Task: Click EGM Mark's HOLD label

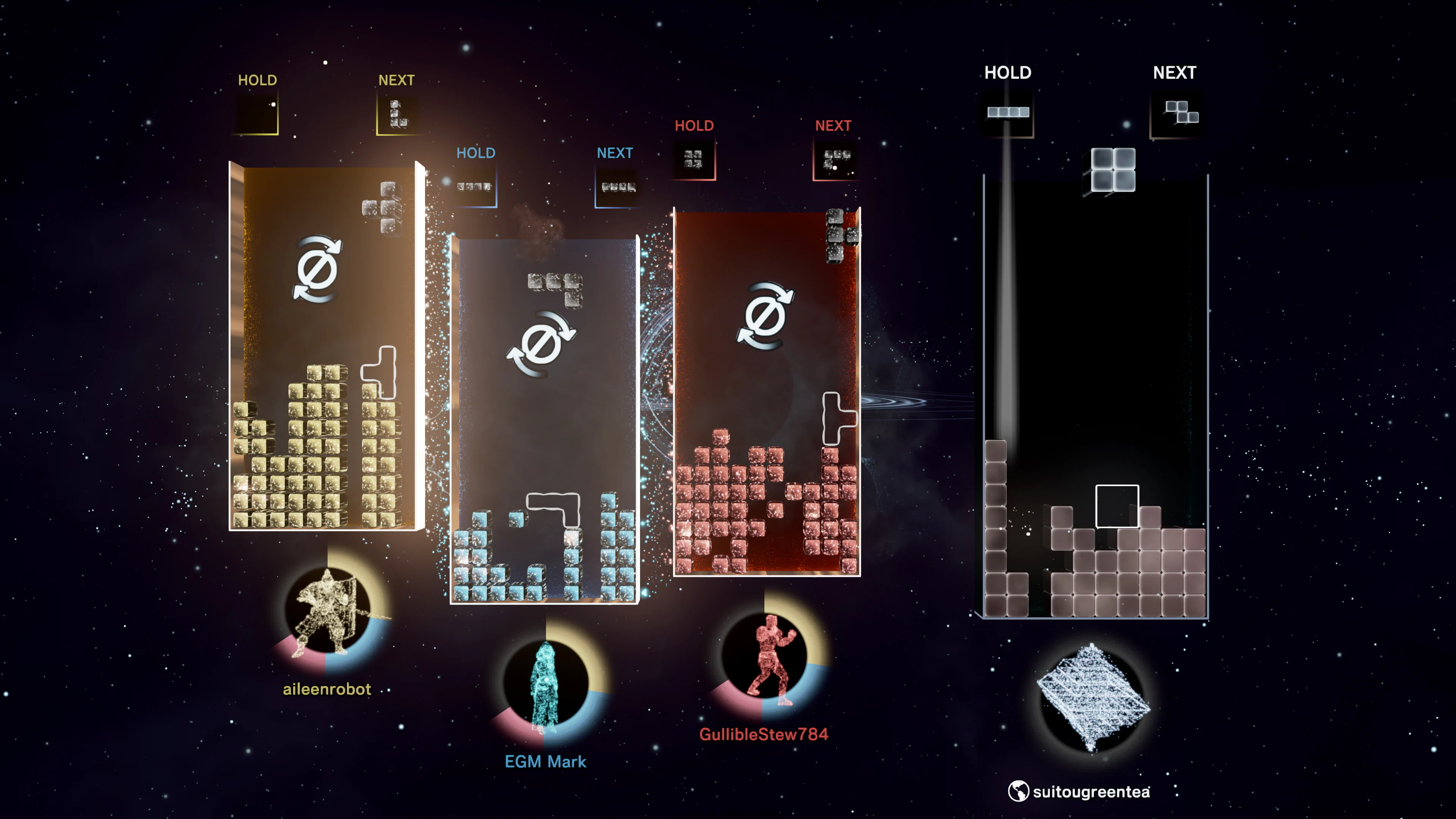Action: 475,153
